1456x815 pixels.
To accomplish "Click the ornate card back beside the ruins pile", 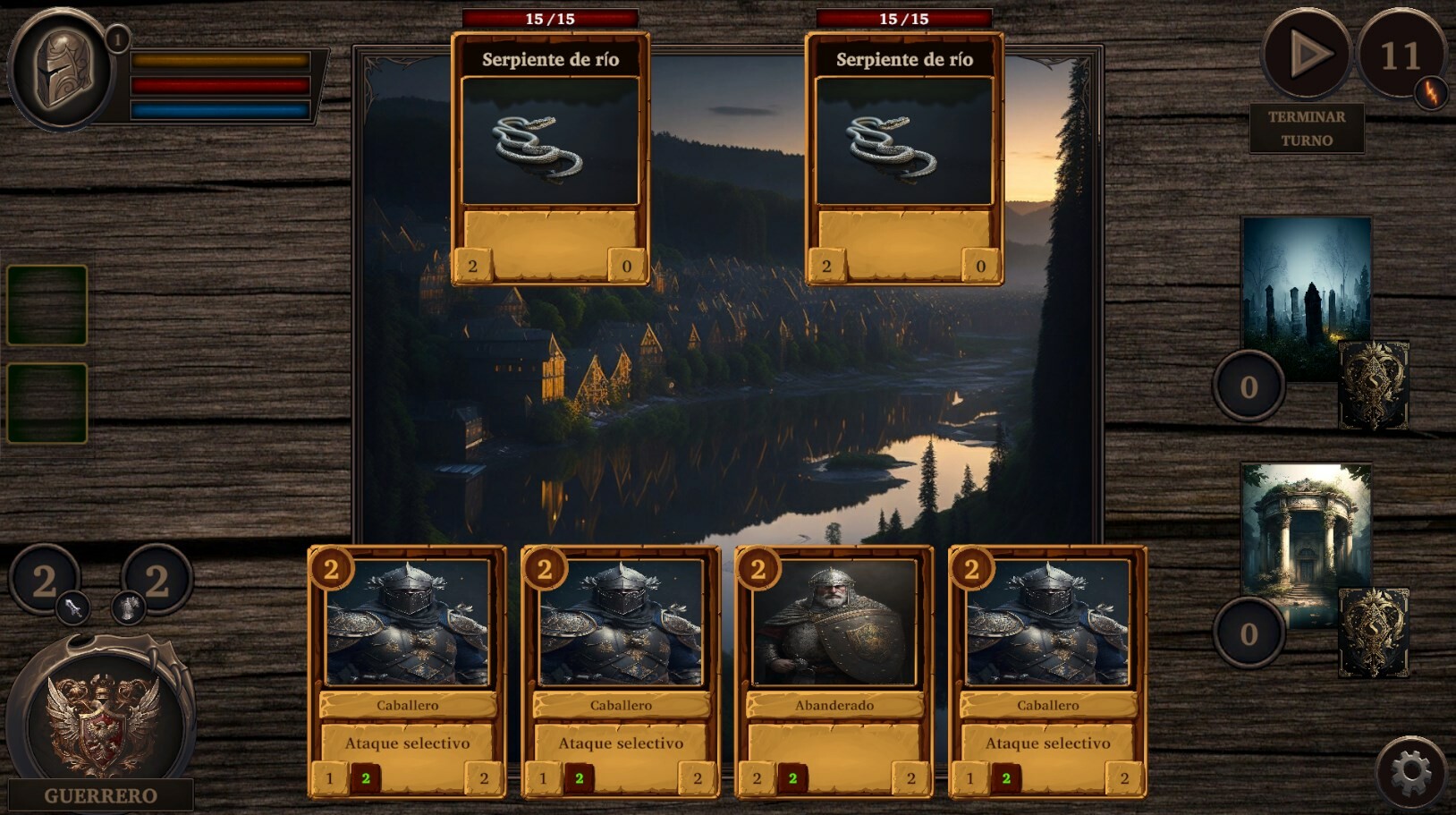I will pos(1373,632).
